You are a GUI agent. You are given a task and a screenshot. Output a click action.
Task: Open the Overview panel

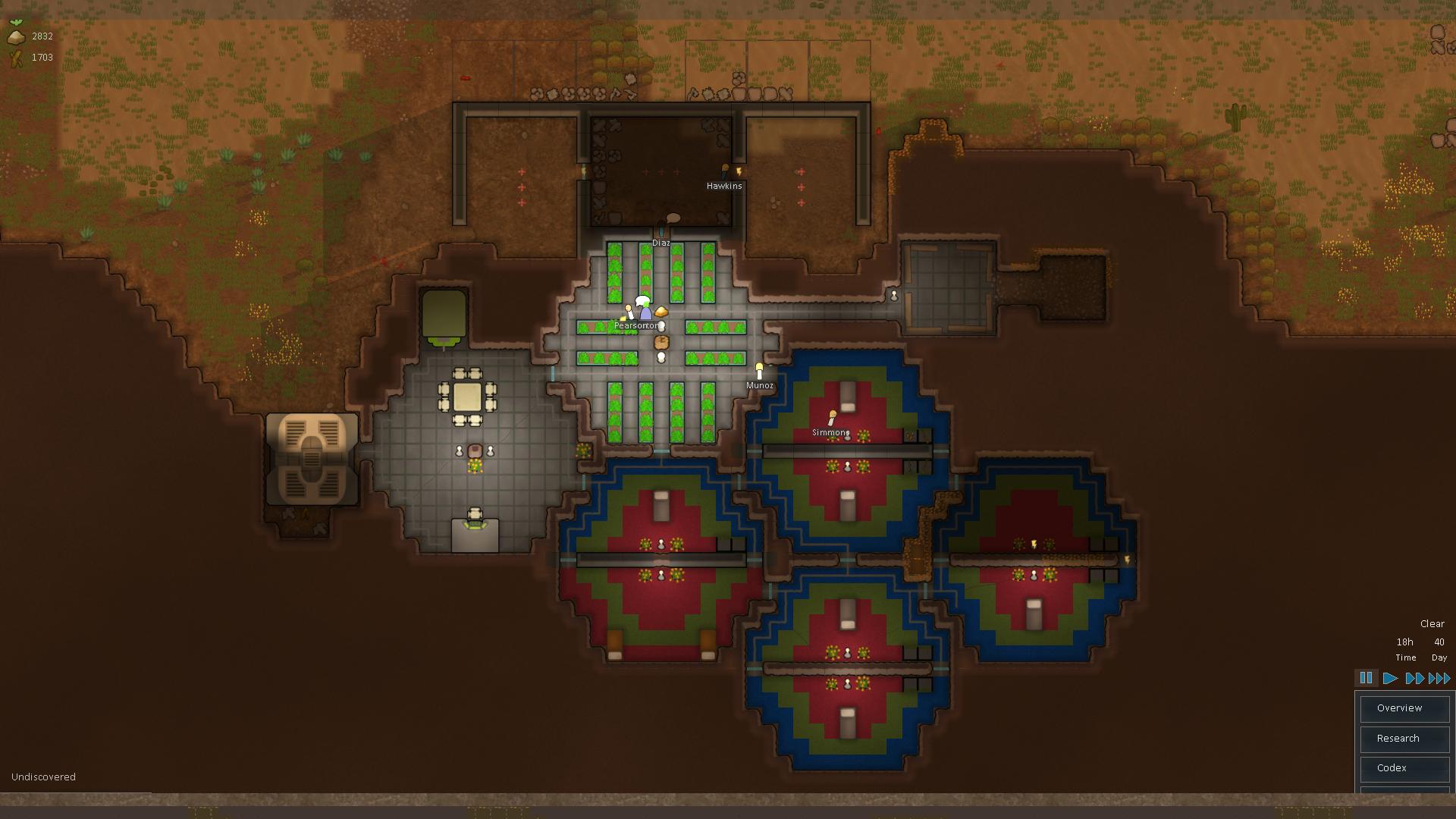pos(1404,708)
